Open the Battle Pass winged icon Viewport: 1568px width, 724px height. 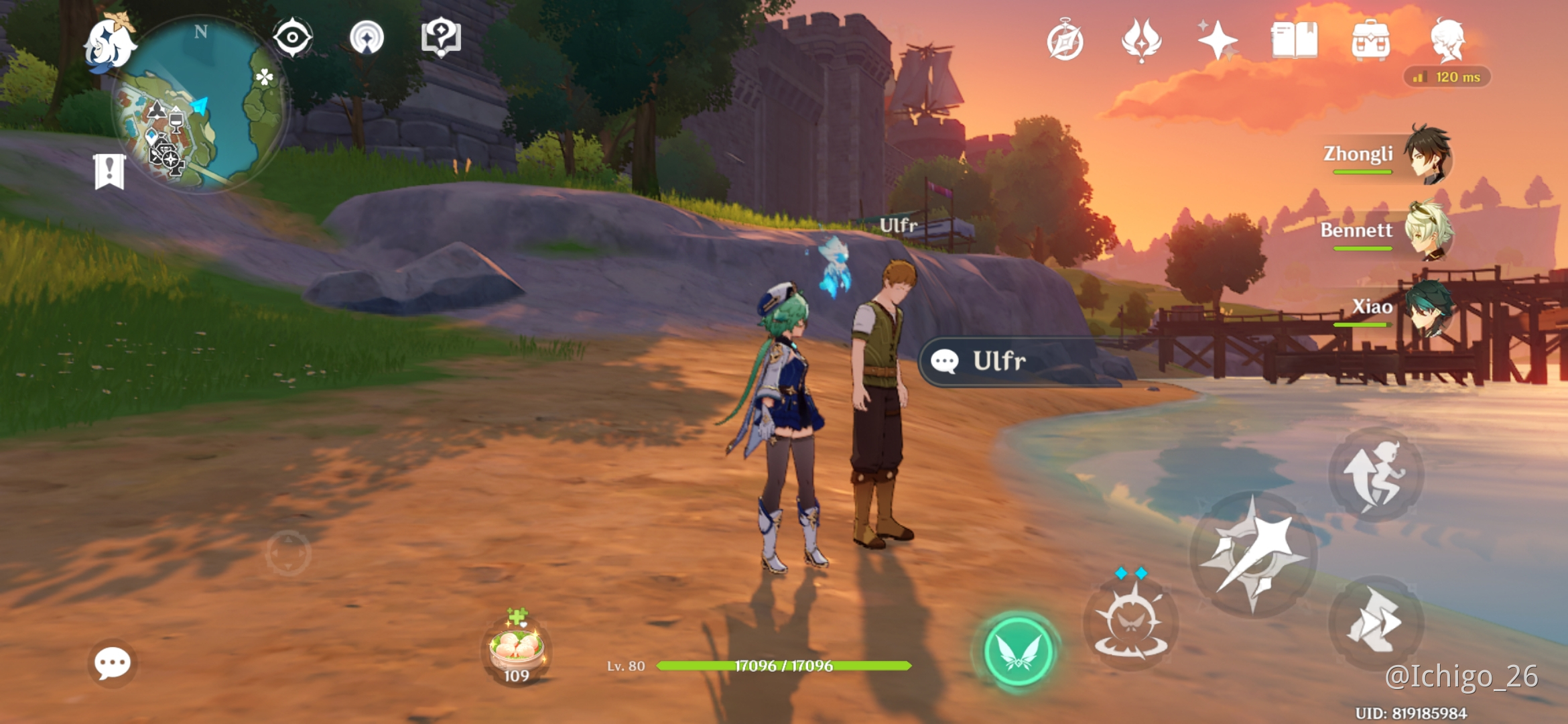tap(1141, 40)
